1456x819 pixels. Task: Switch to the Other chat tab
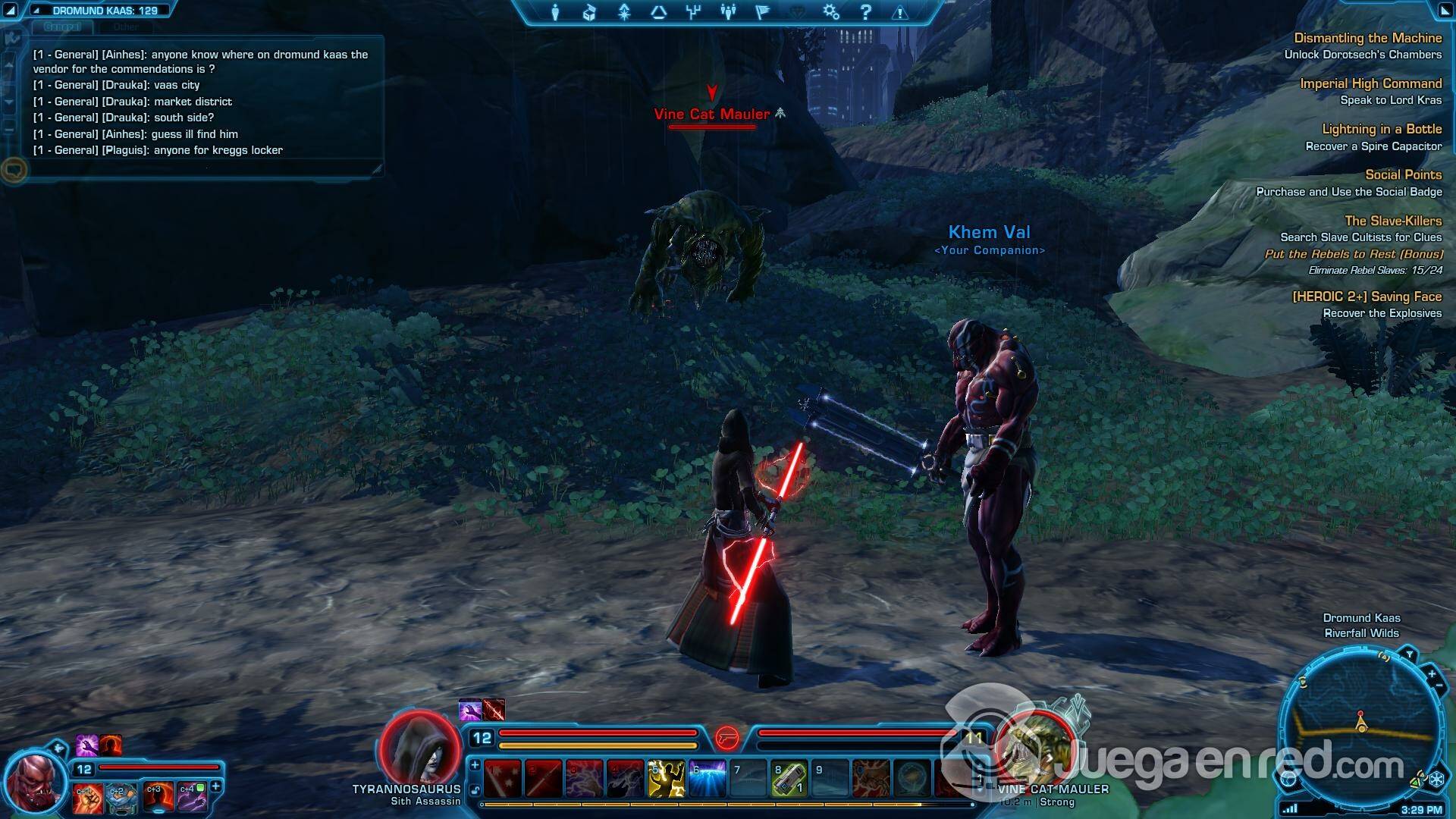tap(126, 27)
